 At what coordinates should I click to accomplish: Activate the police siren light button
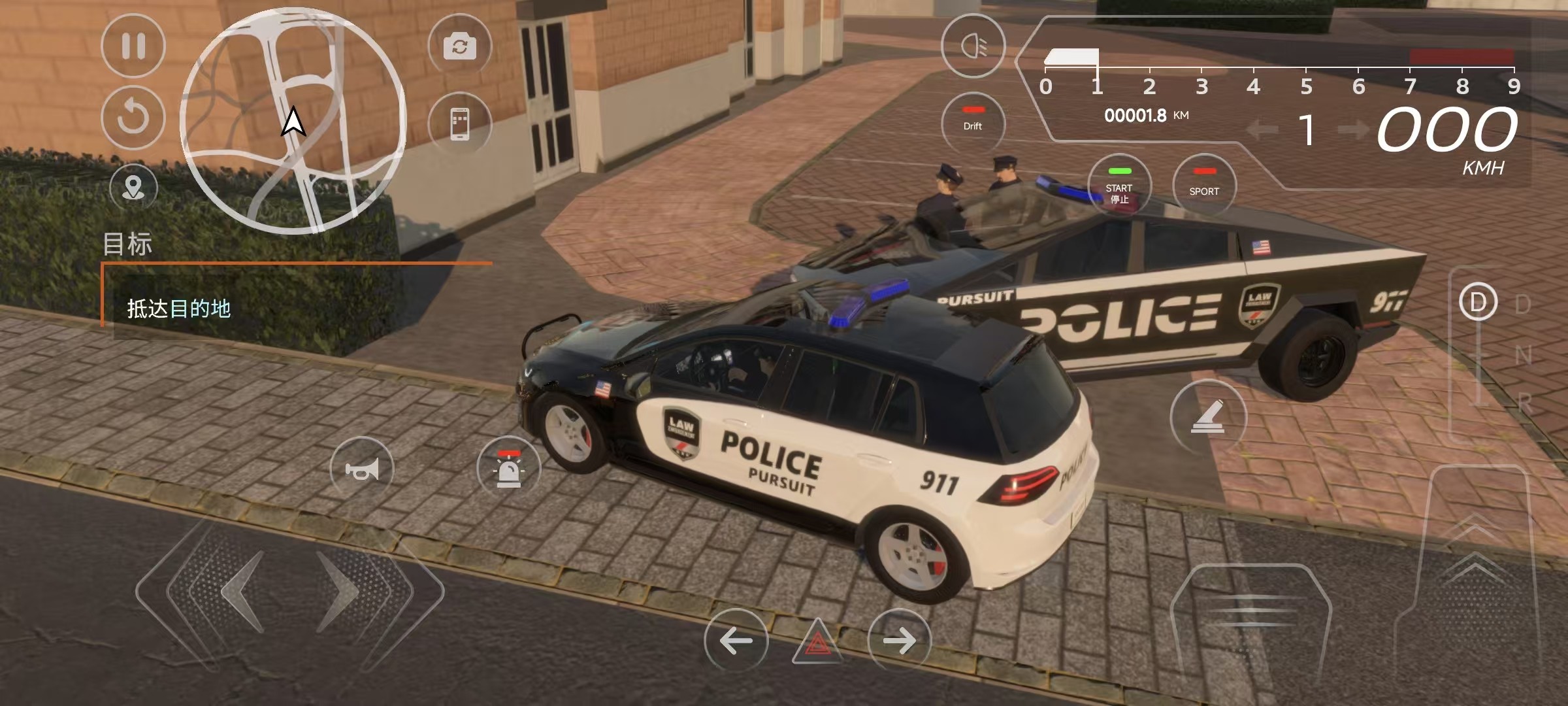coord(508,469)
